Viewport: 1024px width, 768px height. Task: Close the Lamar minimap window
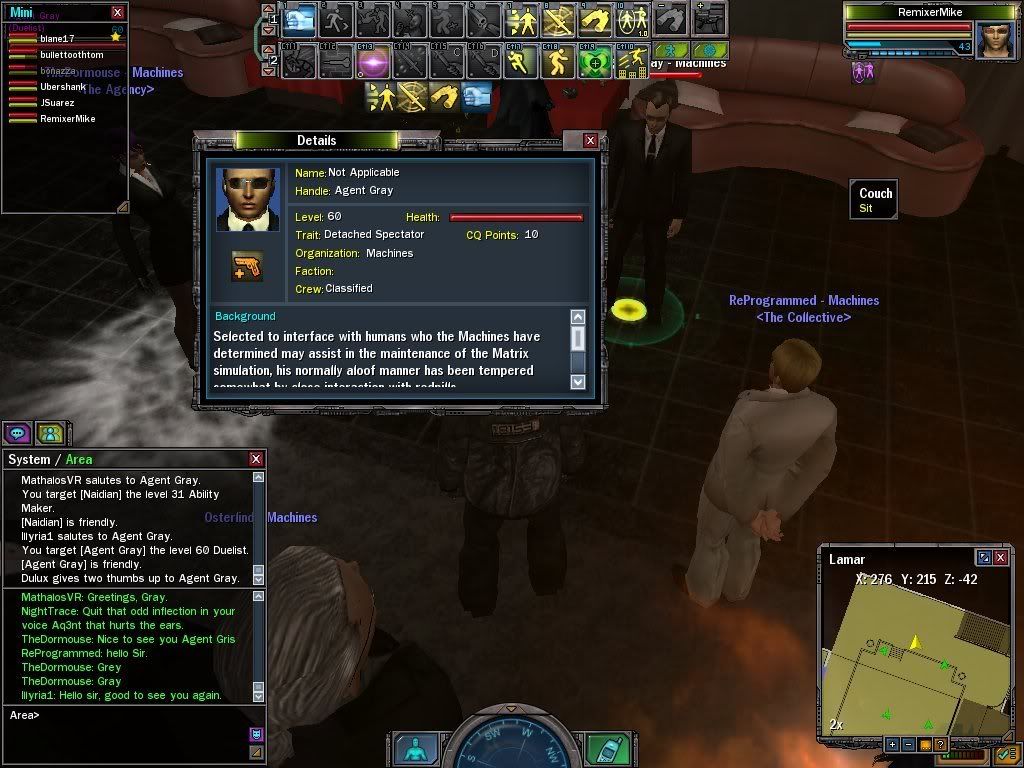pos(1000,558)
